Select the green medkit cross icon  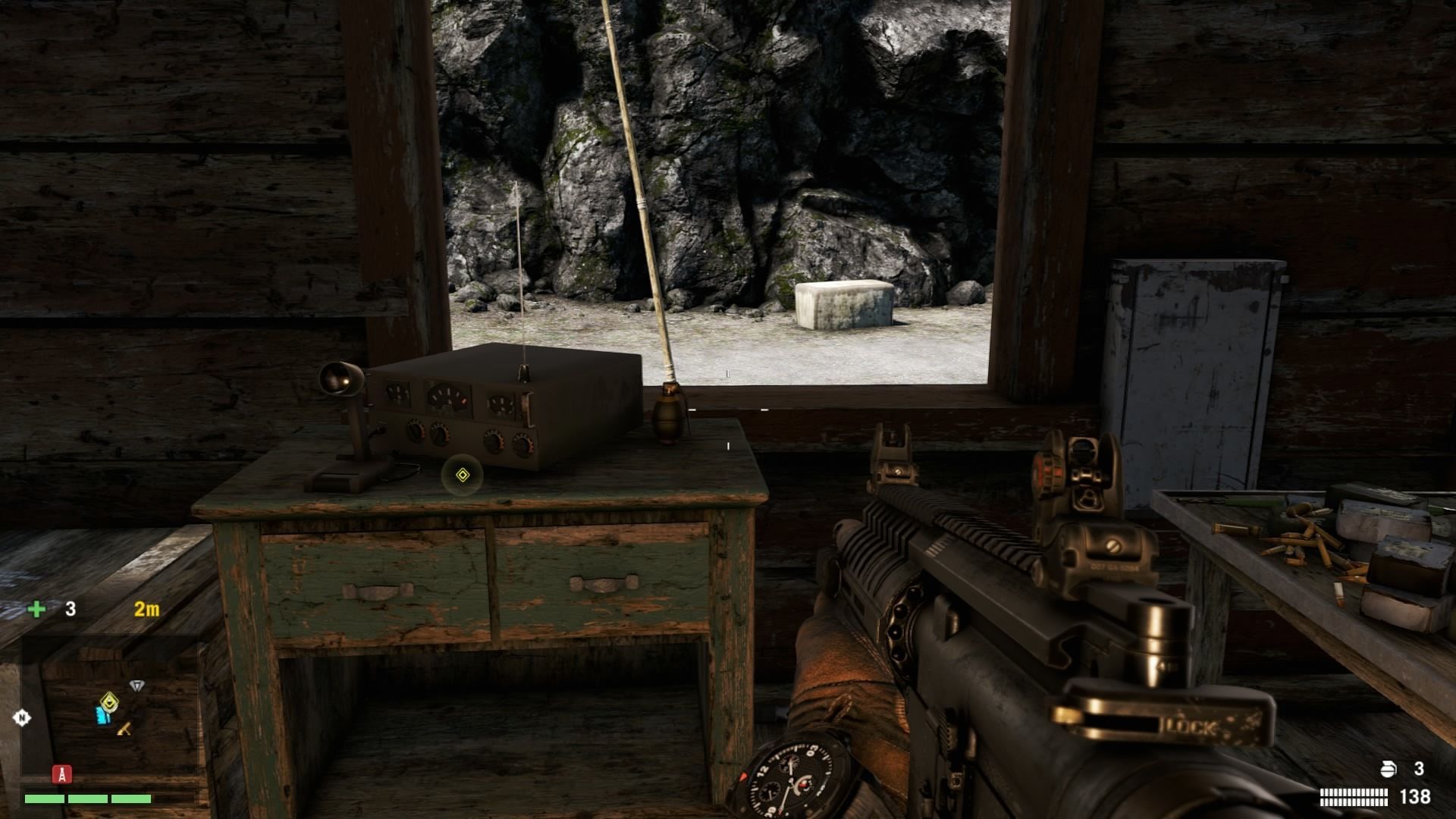click(x=36, y=609)
